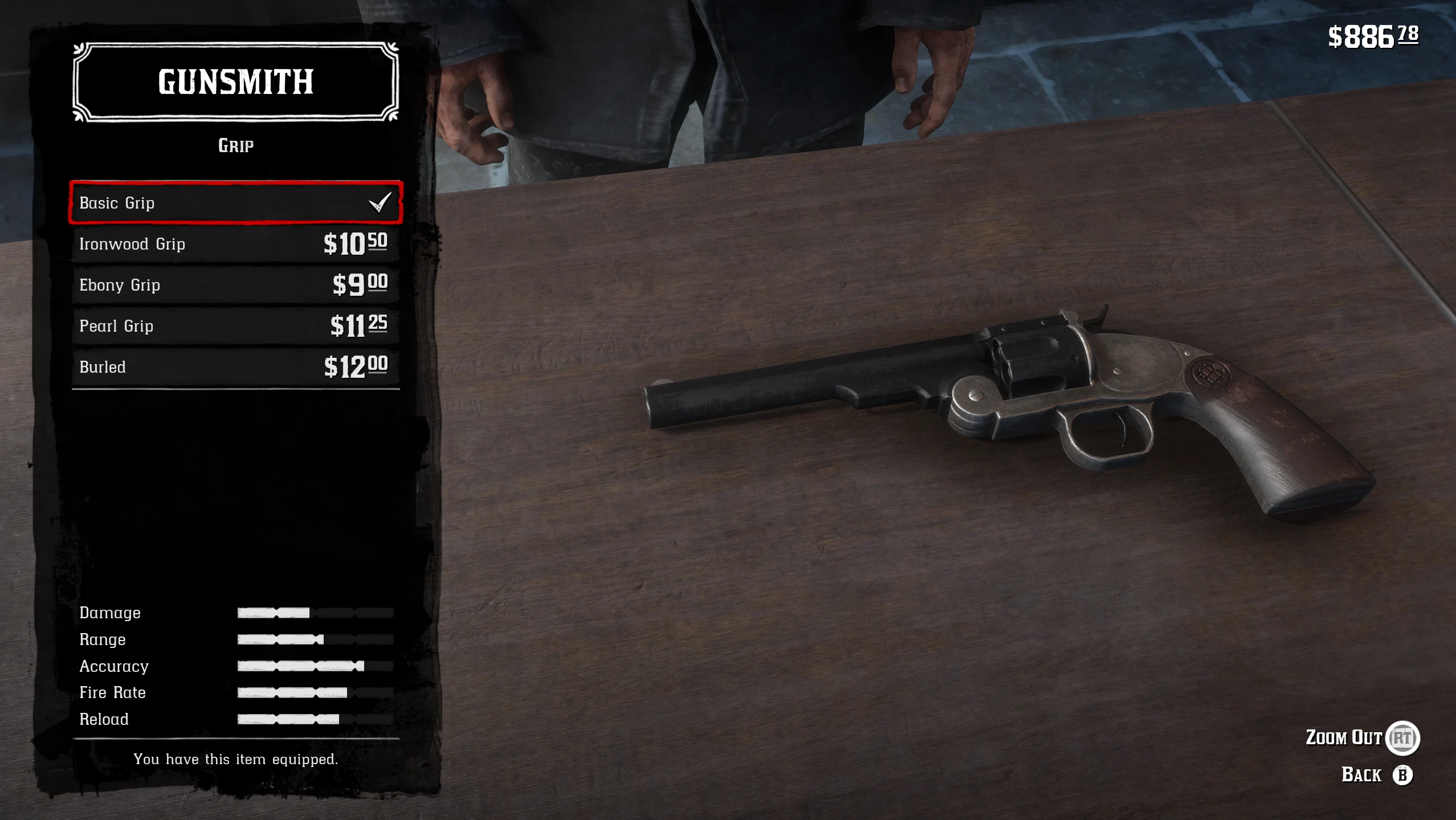Choose the Ironwood Grip for $10.50
The width and height of the screenshot is (1456, 820).
(x=235, y=244)
